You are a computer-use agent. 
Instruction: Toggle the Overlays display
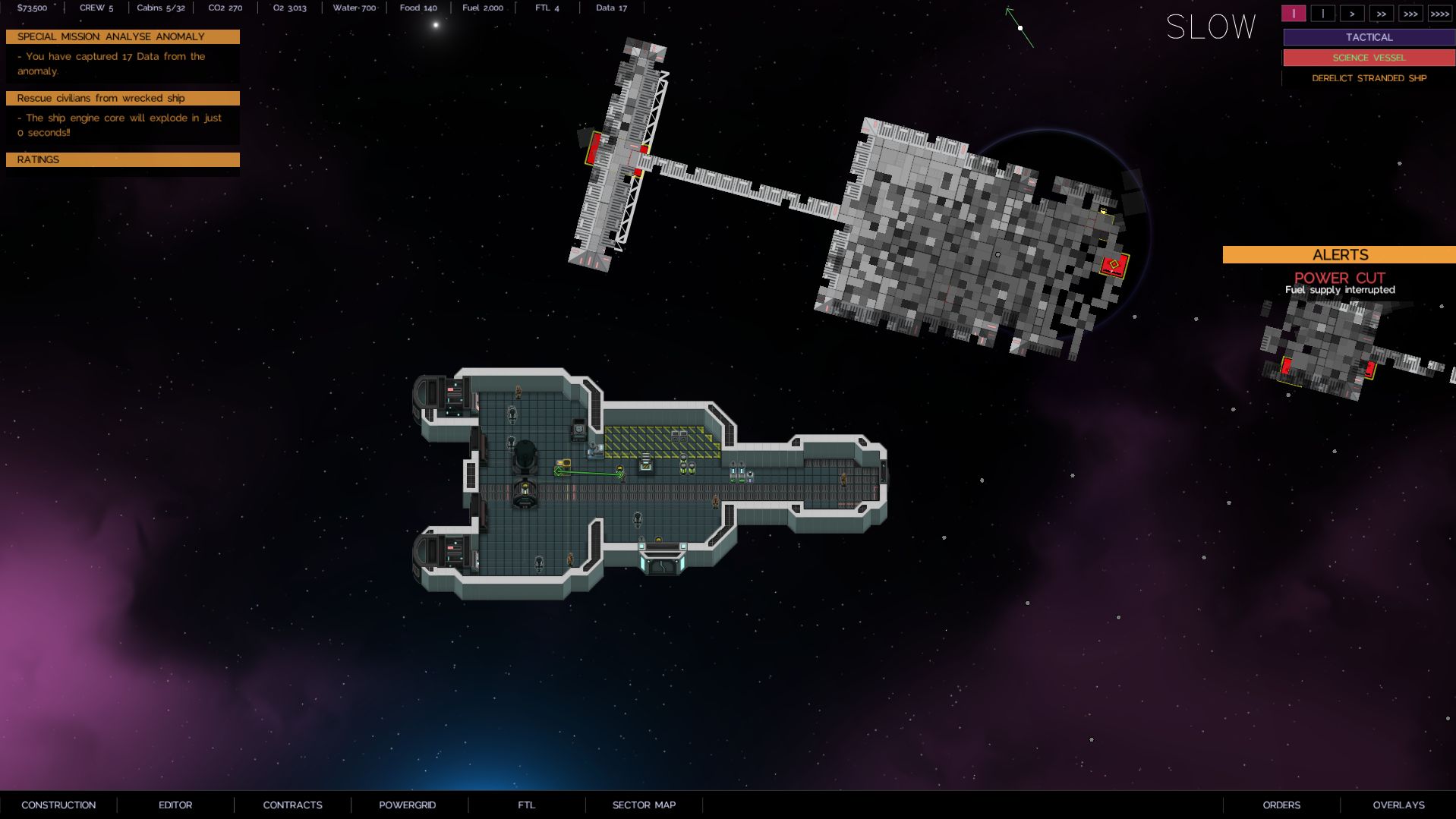tap(1398, 805)
